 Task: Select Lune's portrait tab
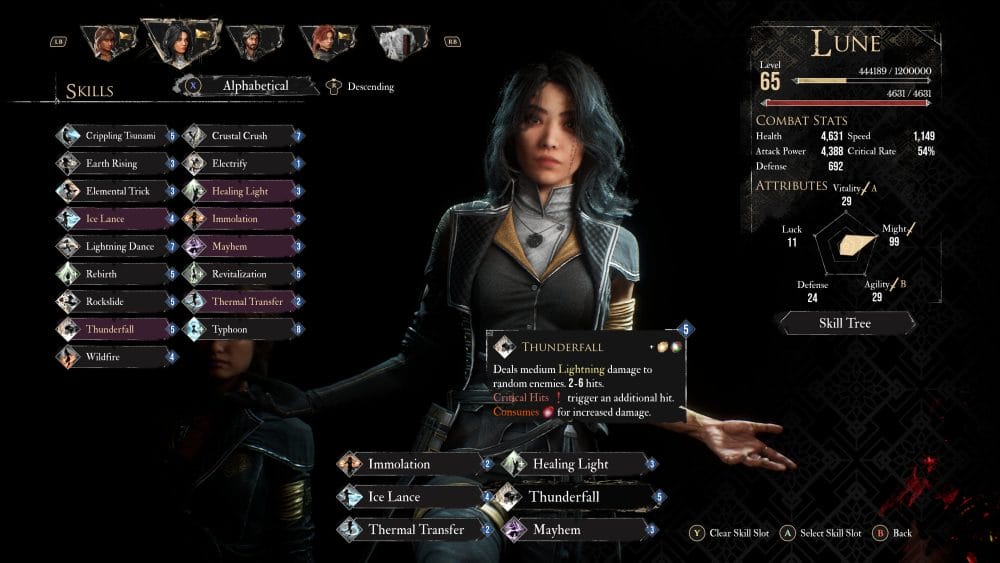[x=182, y=41]
